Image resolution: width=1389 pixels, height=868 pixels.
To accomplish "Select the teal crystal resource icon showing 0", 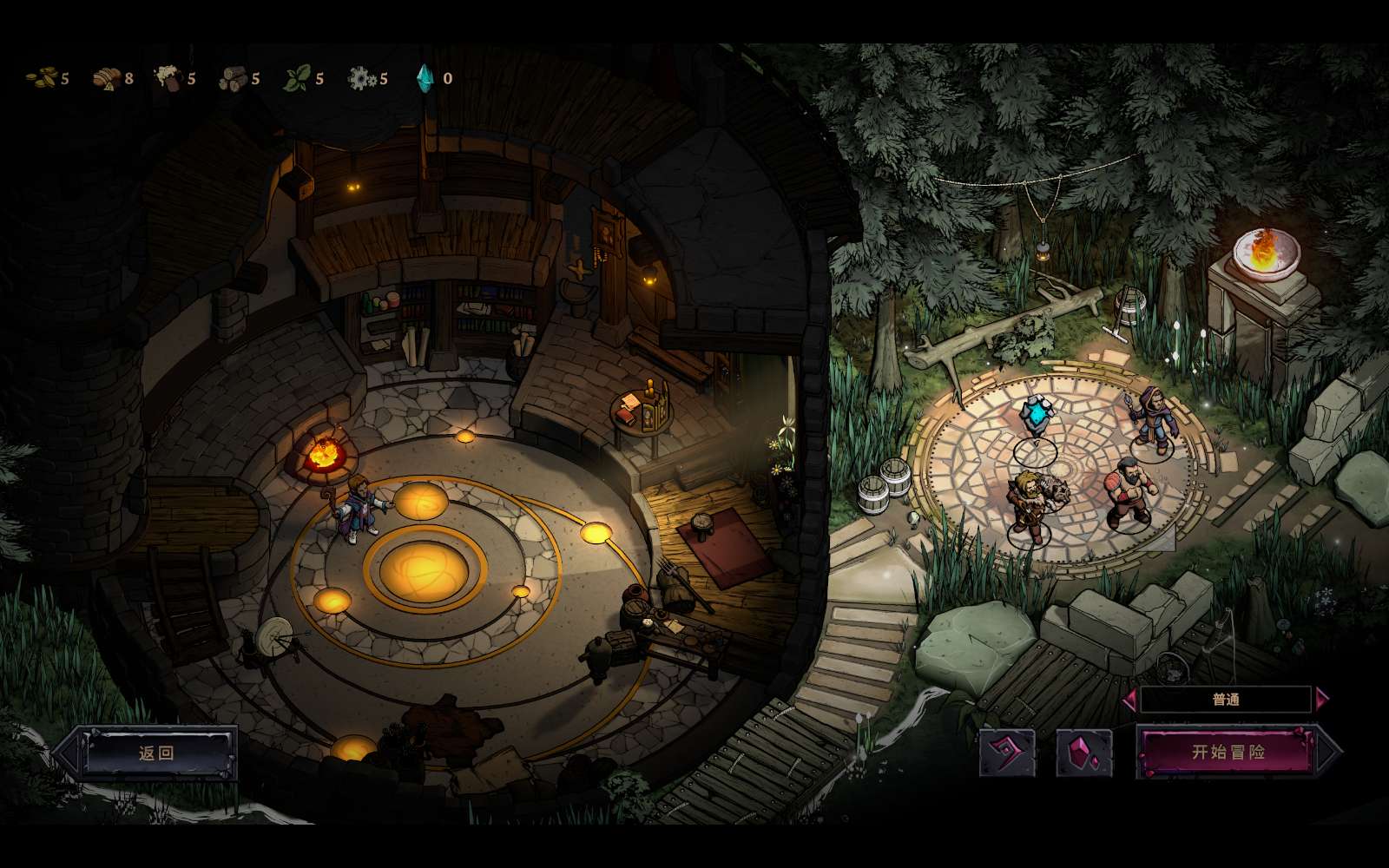I will tap(427, 79).
